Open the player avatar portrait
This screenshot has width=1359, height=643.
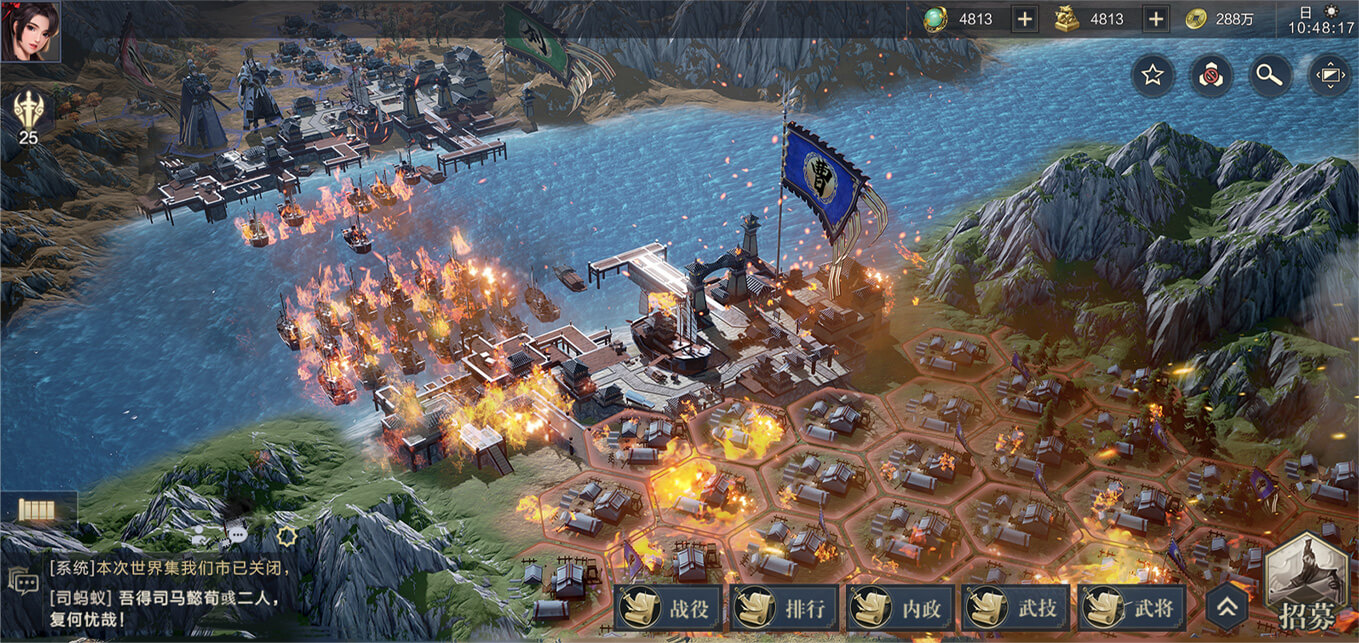coord(30,31)
